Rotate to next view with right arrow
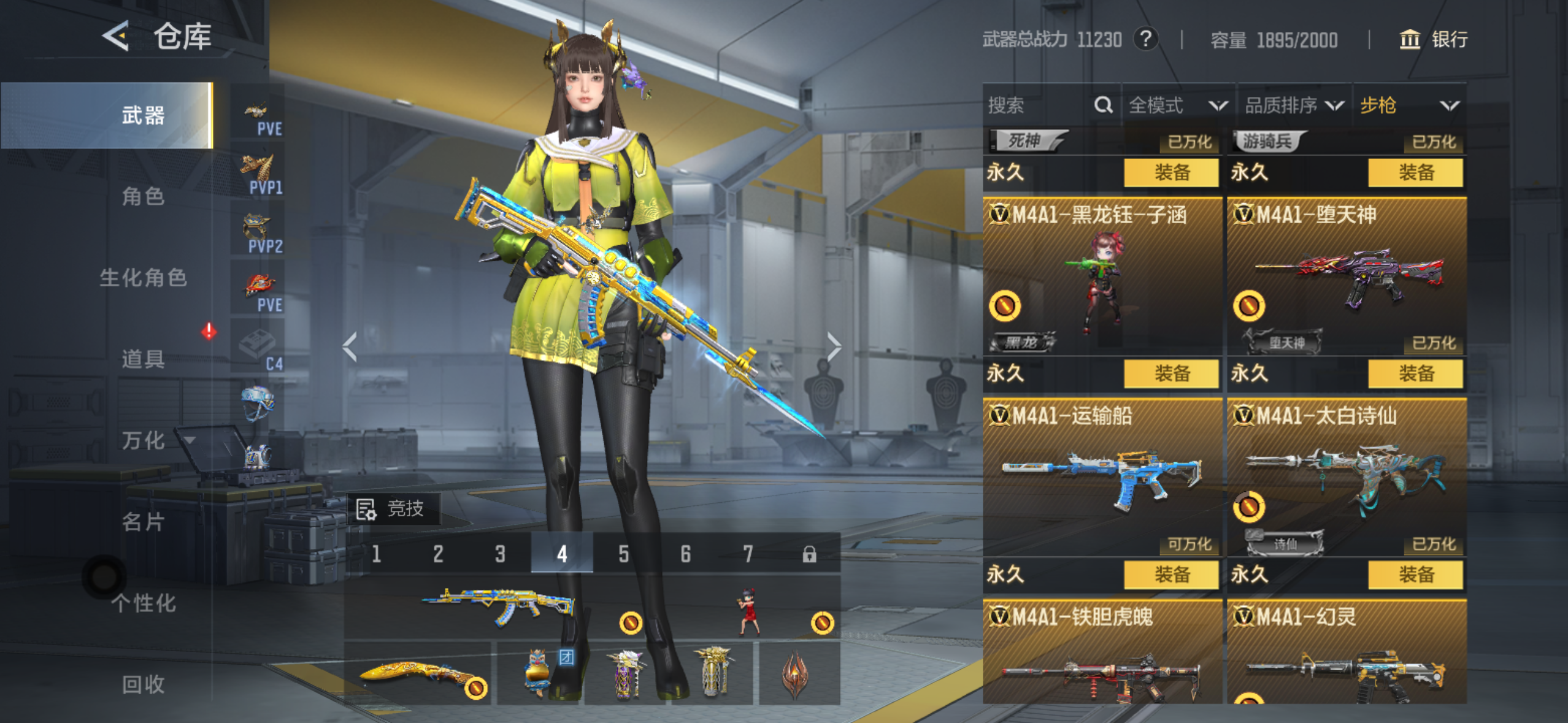Screen dimensions: 1568x723 pyautogui.click(x=834, y=347)
